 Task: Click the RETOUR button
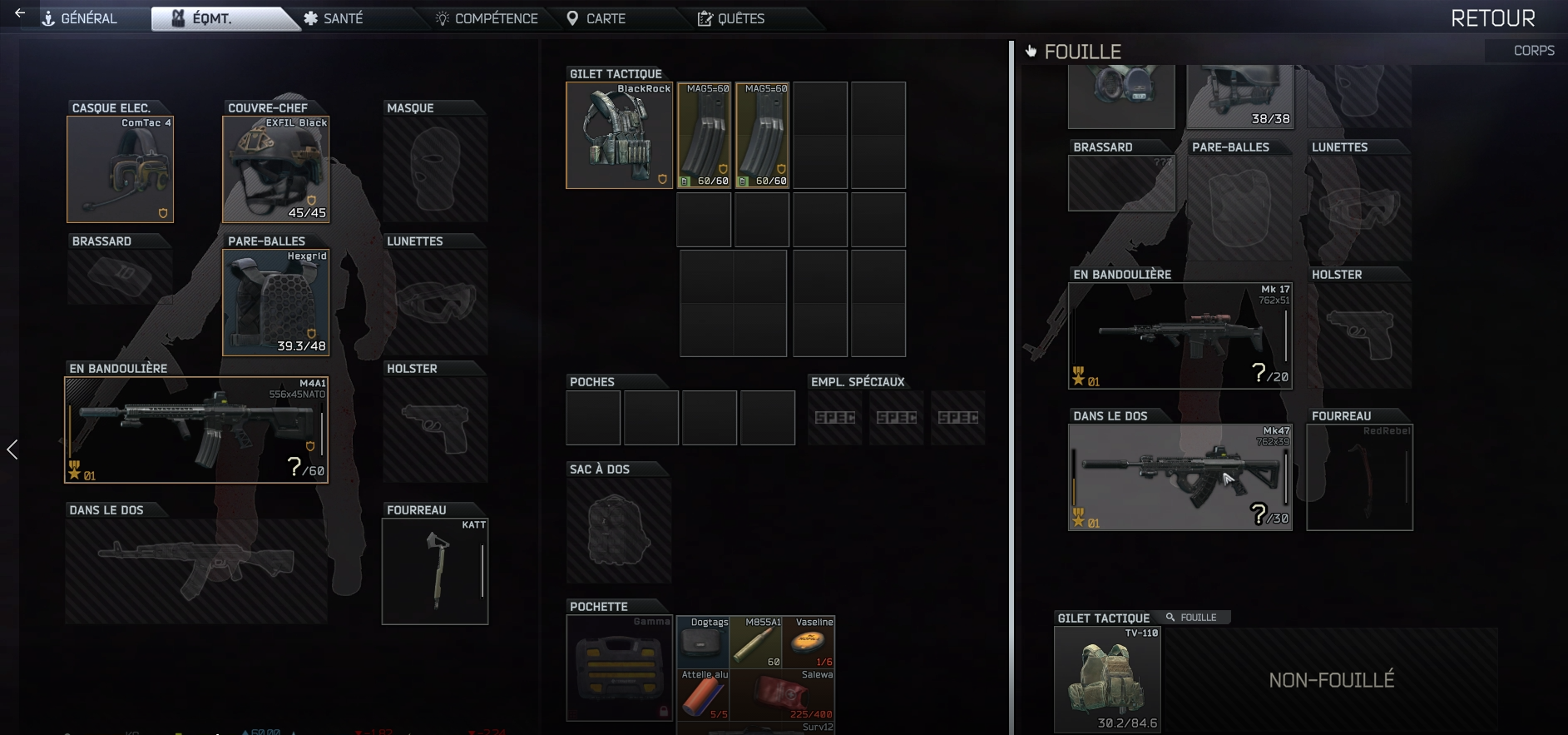1492,18
